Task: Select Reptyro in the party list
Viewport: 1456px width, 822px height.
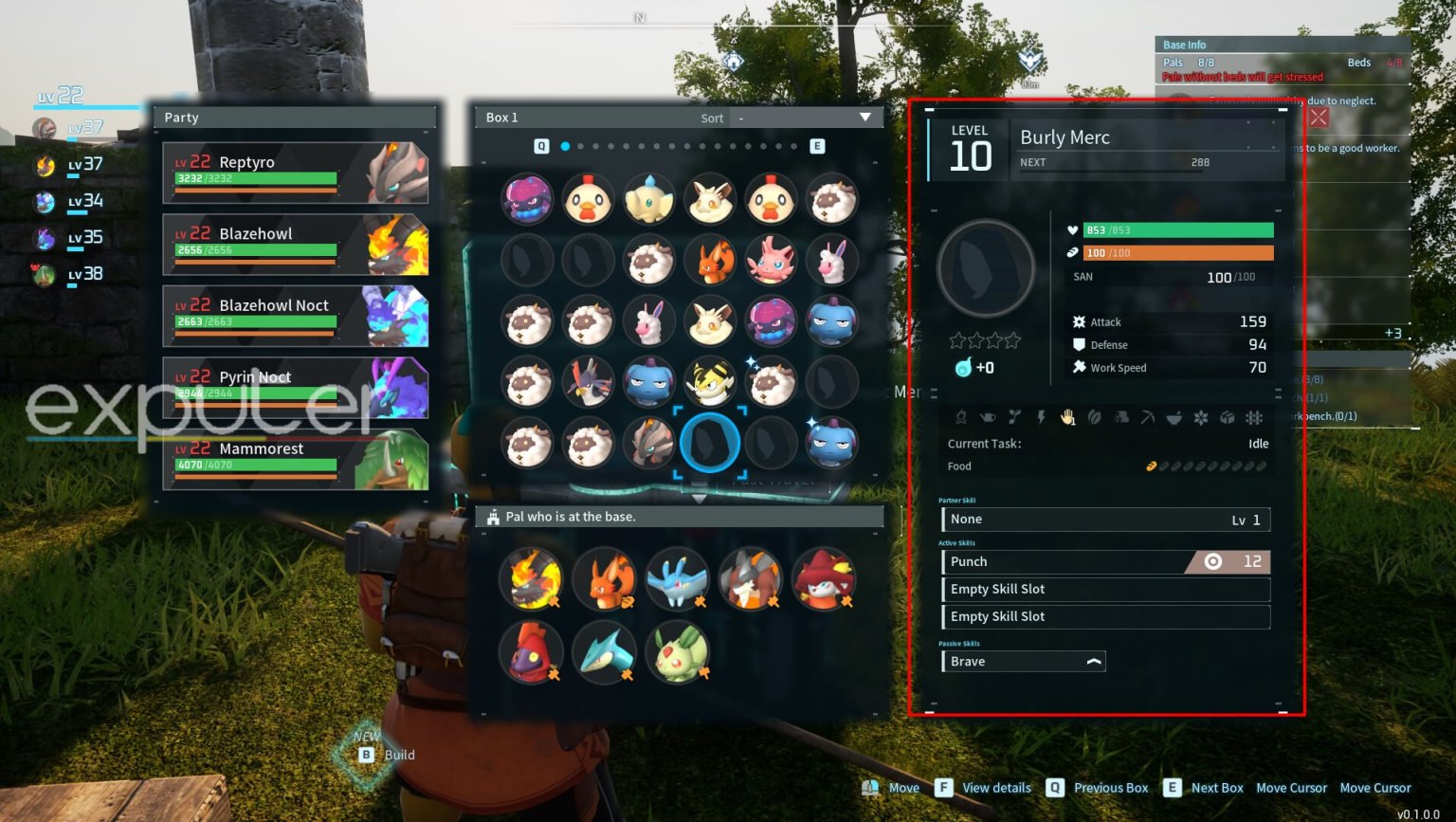Action: (295, 173)
